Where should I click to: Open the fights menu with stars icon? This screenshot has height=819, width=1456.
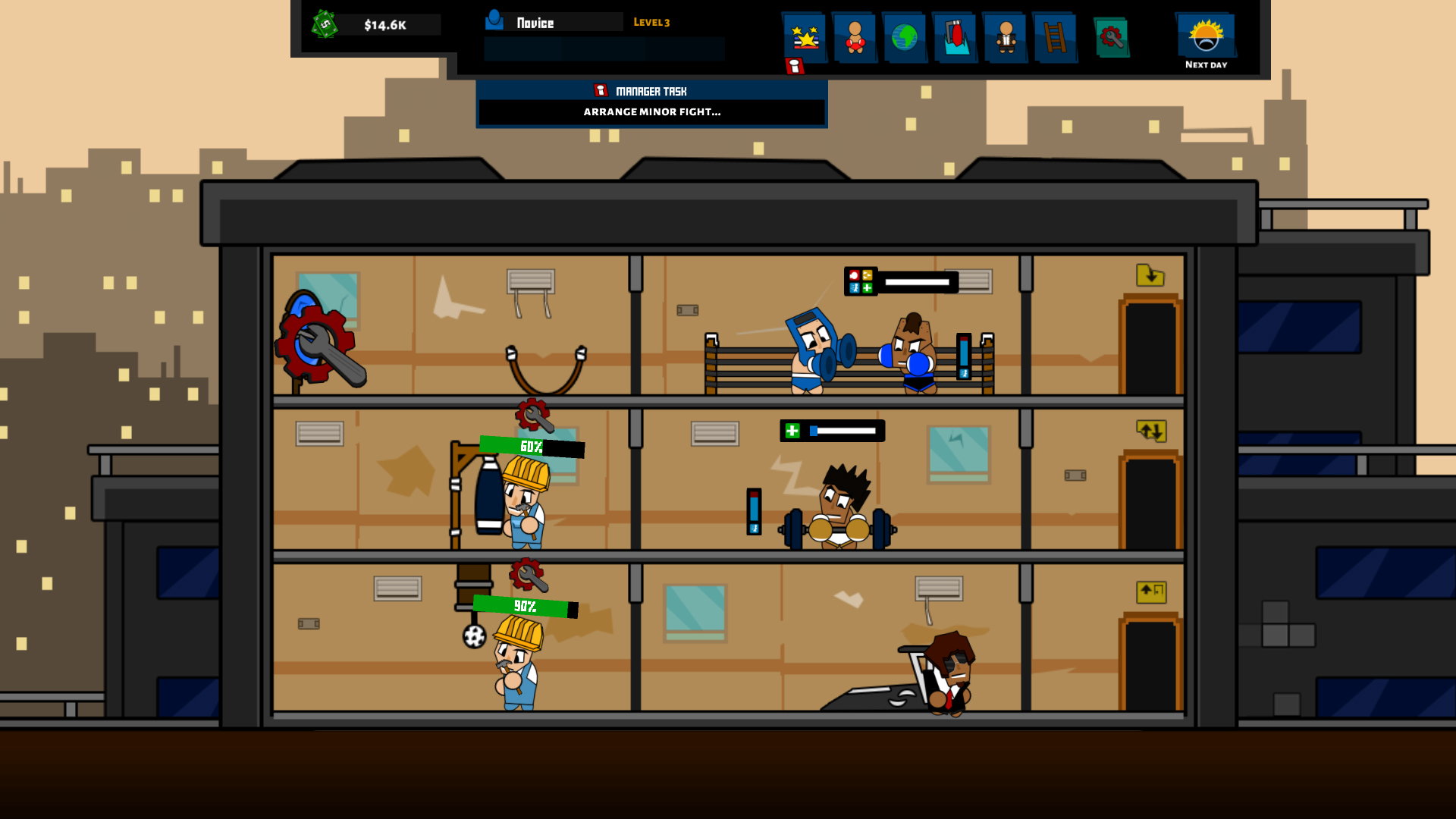(805, 36)
